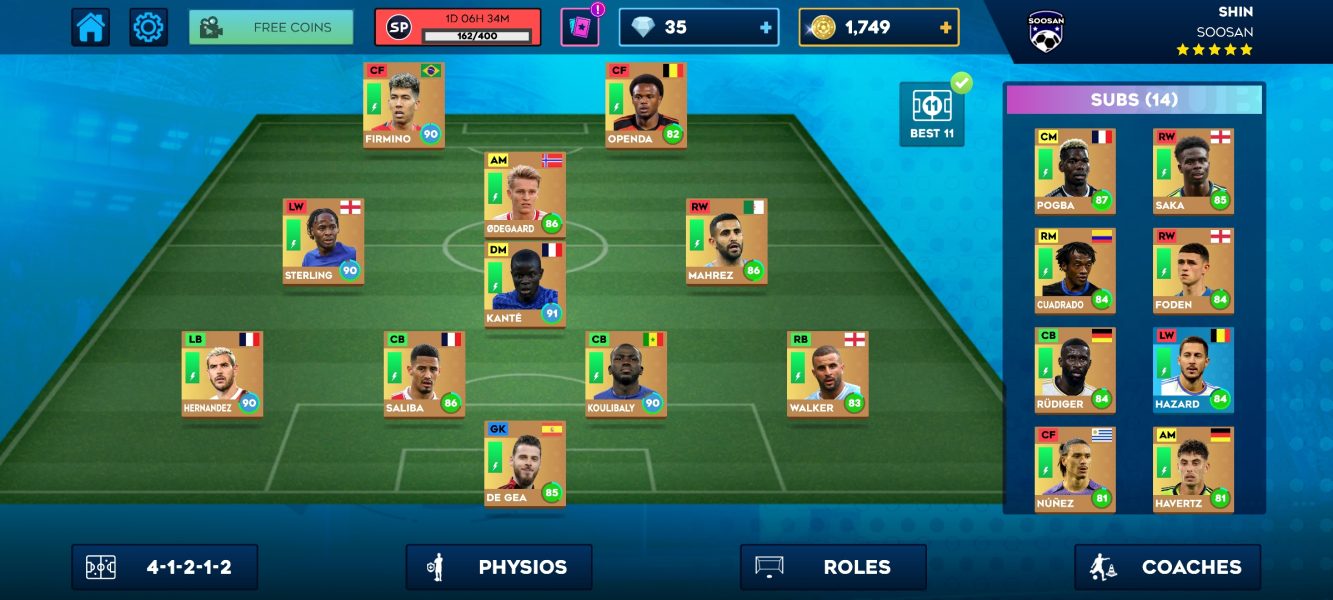
Task: Add more diamonds with the plus
Action: click(766, 28)
